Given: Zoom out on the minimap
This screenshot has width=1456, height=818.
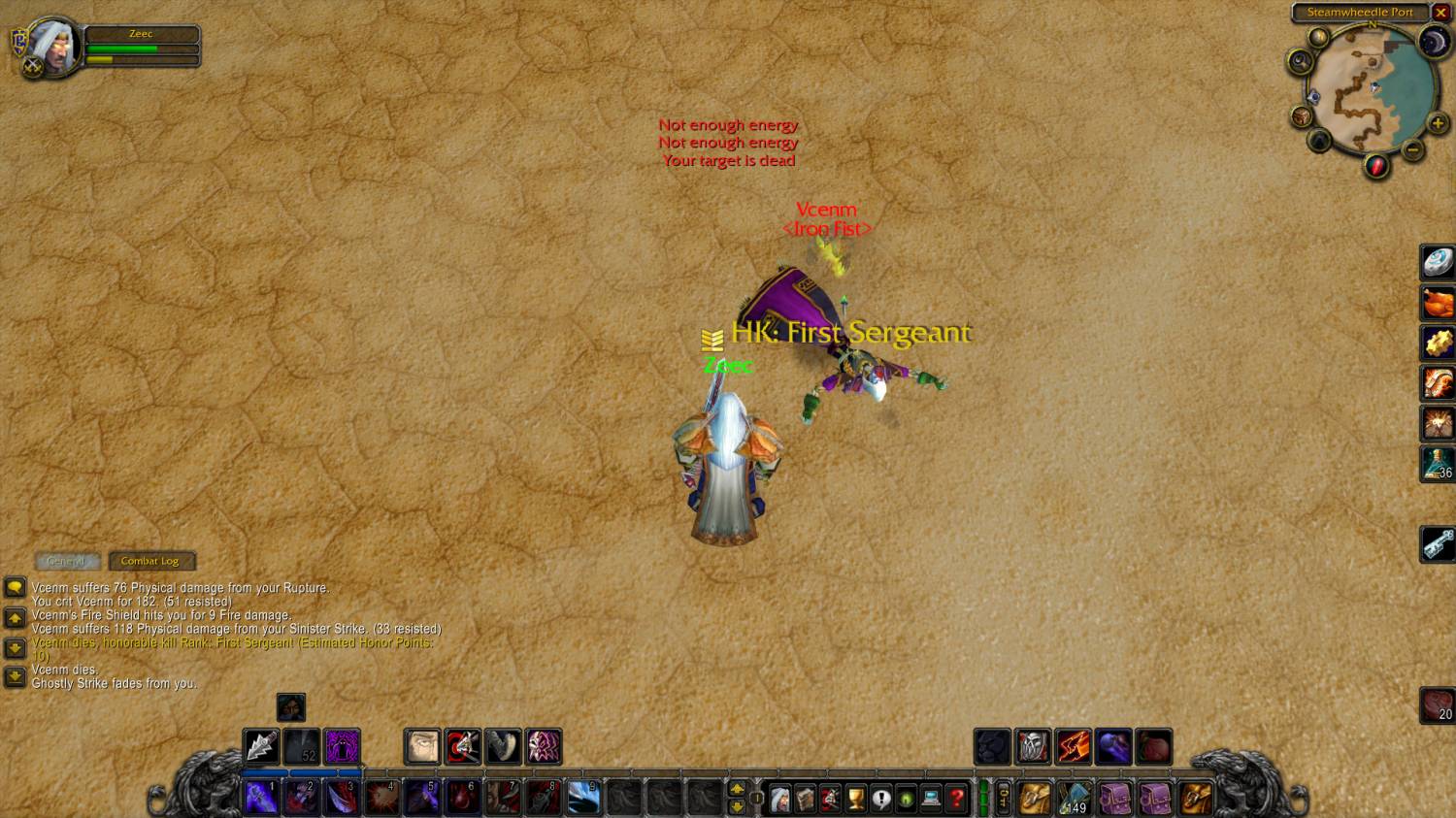Looking at the screenshot, I should coord(1413,149).
